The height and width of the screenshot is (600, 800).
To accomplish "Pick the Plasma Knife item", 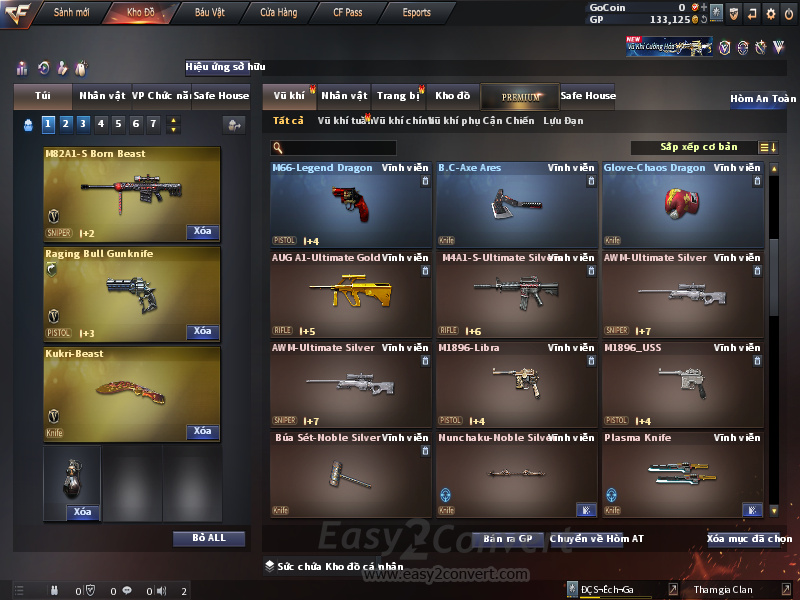I will click(x=682, y=474).
